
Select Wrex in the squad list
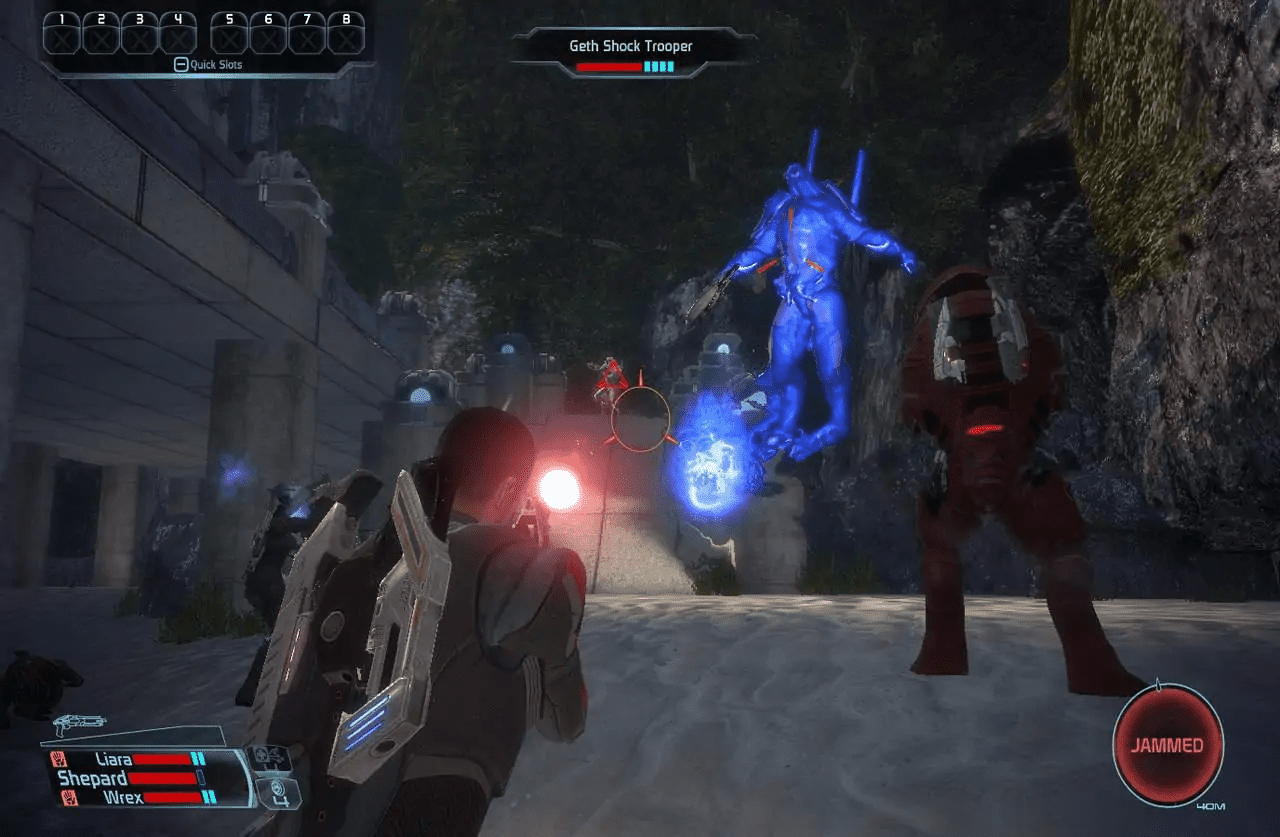click(125, 797)
